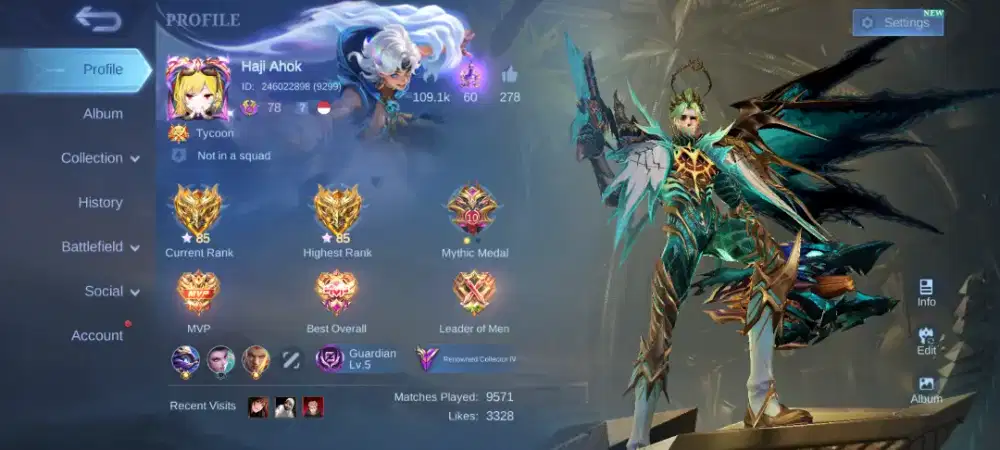The image size is (1000, 450).
Task: Switch to the Profile tab
Action: [x=102, y=70]
